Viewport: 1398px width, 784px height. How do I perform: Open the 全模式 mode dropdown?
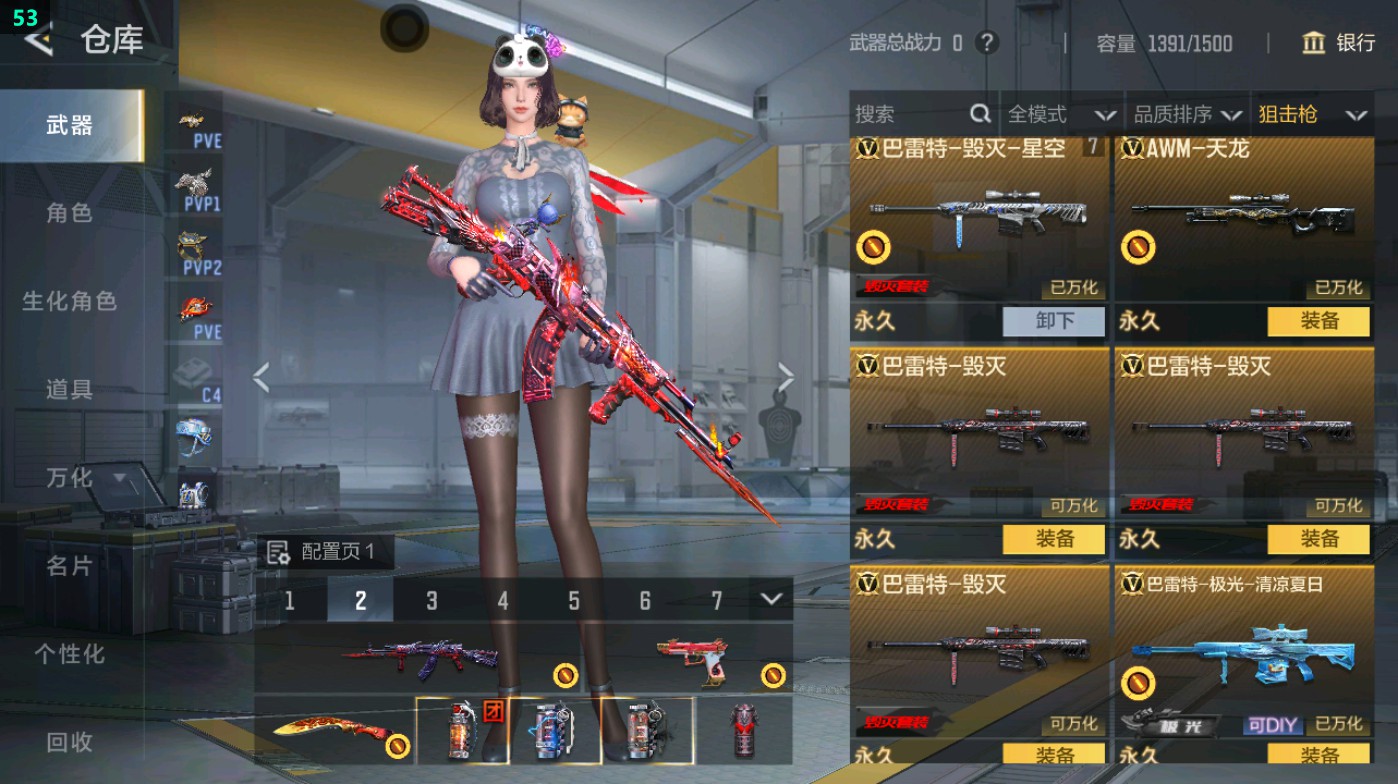pos(1060,115)
